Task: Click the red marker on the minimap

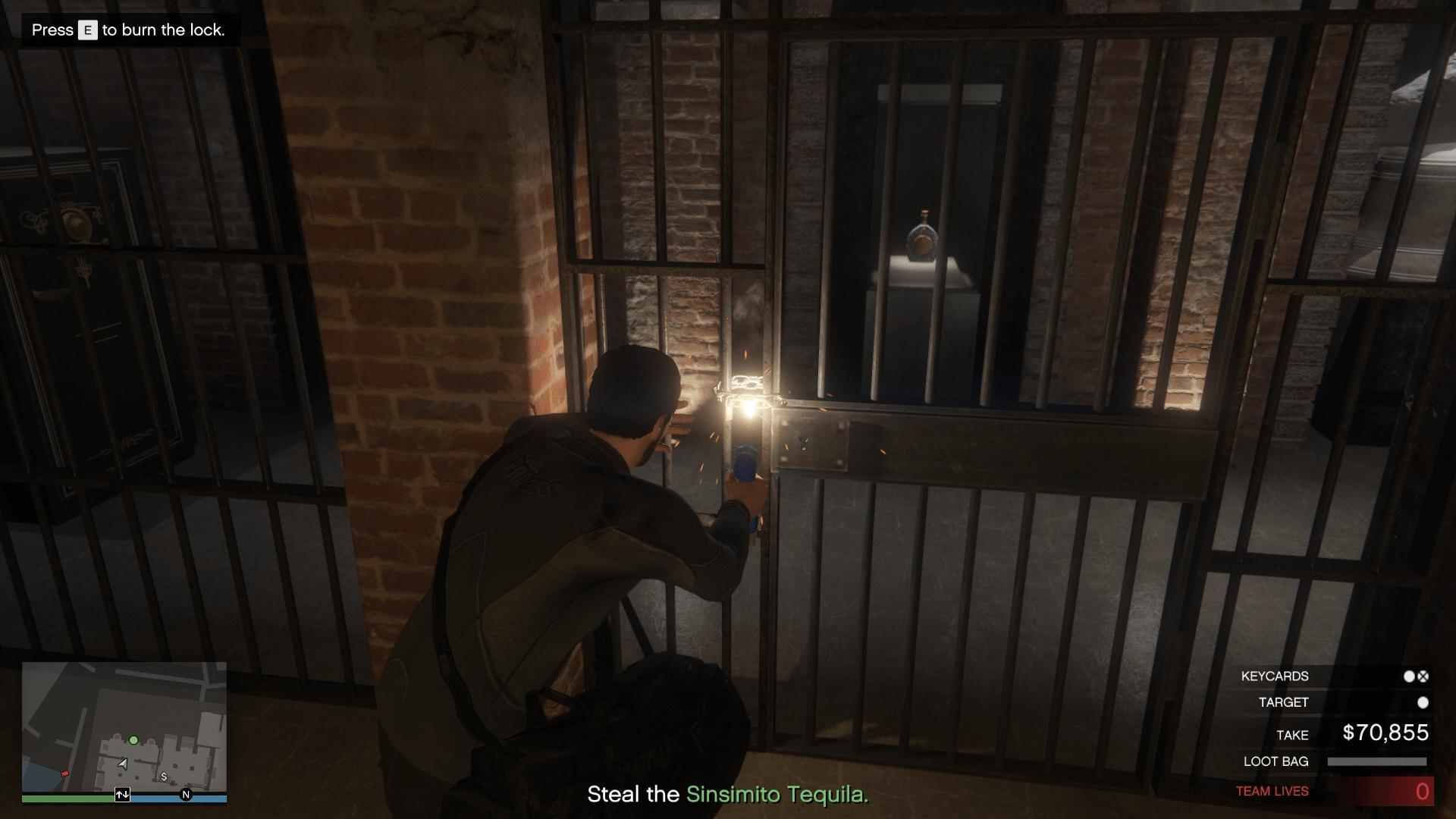Action: [65, 773]
